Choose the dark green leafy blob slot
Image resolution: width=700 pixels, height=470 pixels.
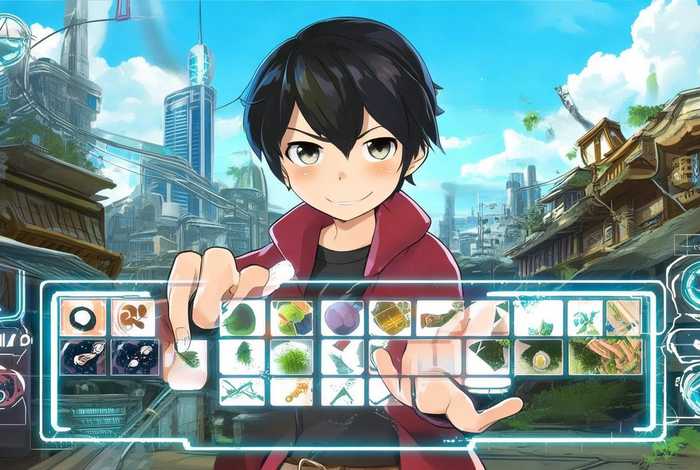[x=242, y=318]
